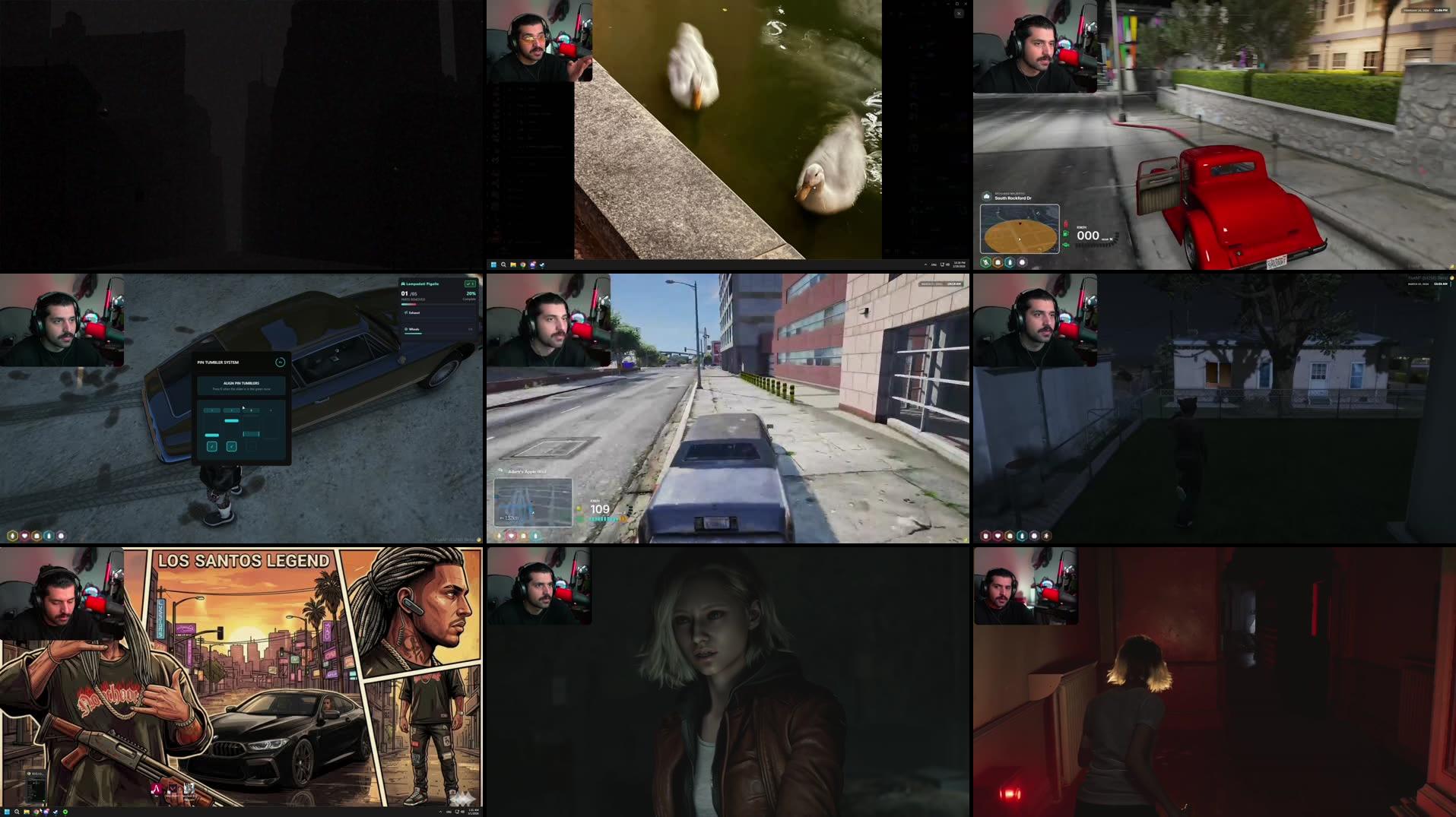Click the Wheels part icon in the parts panel

[406, 330]
